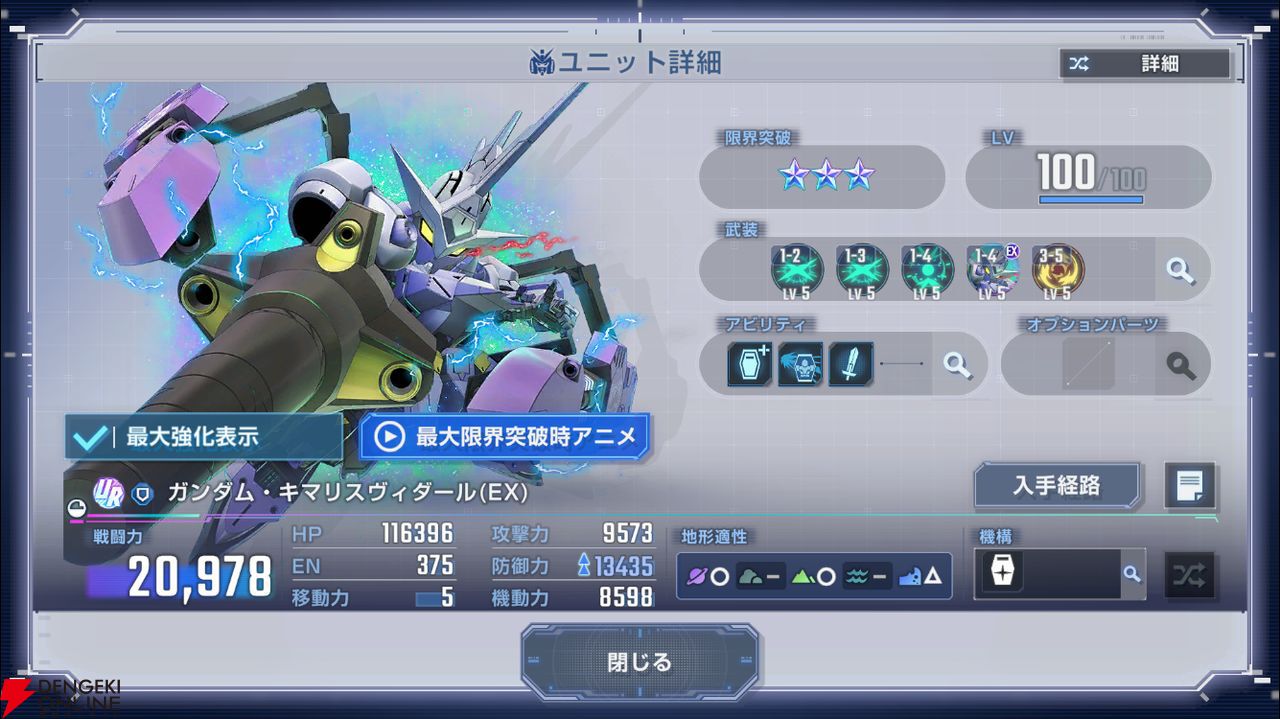This screenshot has height=719, width=1280.
Task: Select the 3-5 range weapon icon
Action: point(1057,270)
